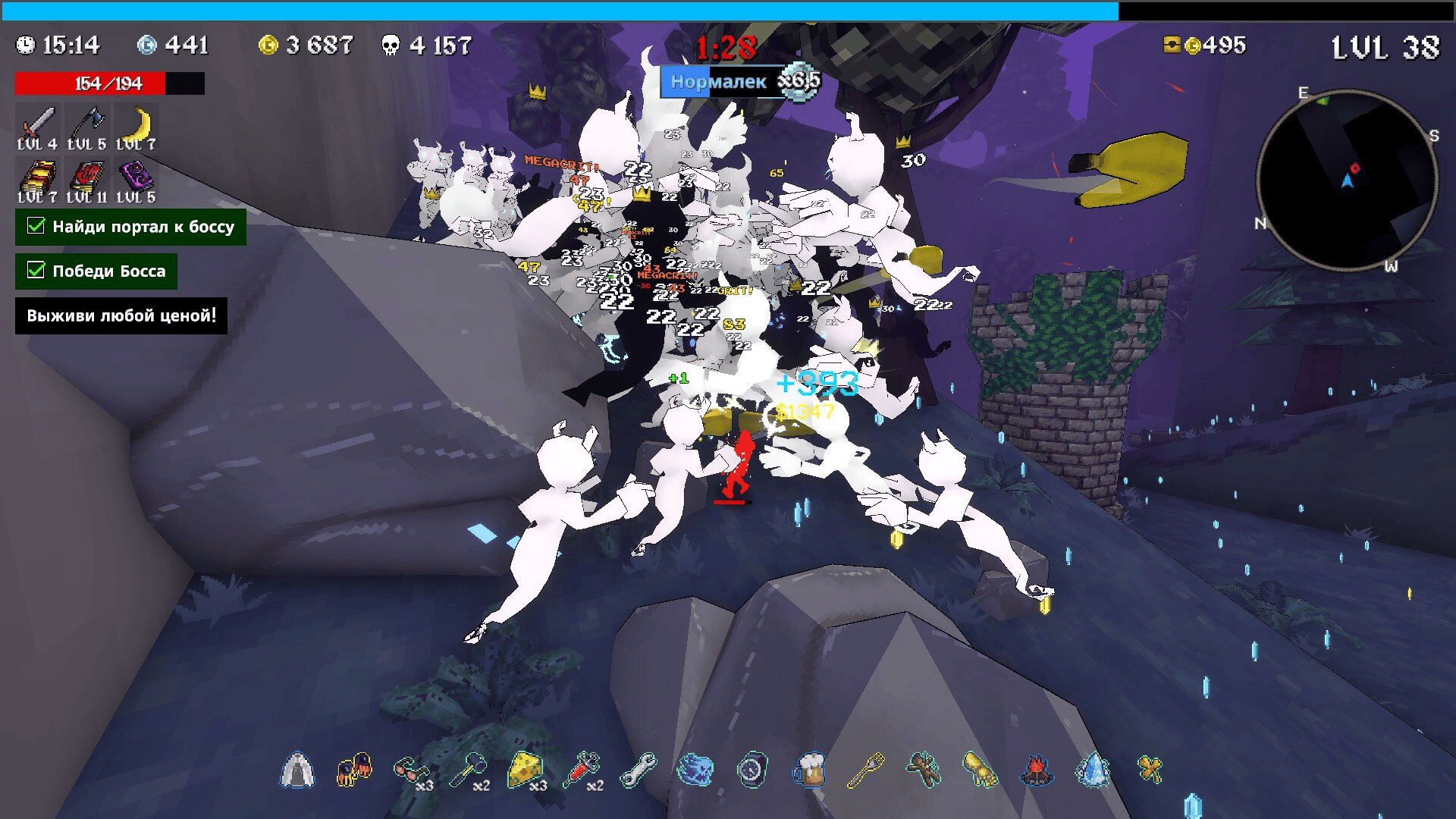Select the campfire item icon
The height and width of the screenshot is (819, 1456).
[1037, 770]
